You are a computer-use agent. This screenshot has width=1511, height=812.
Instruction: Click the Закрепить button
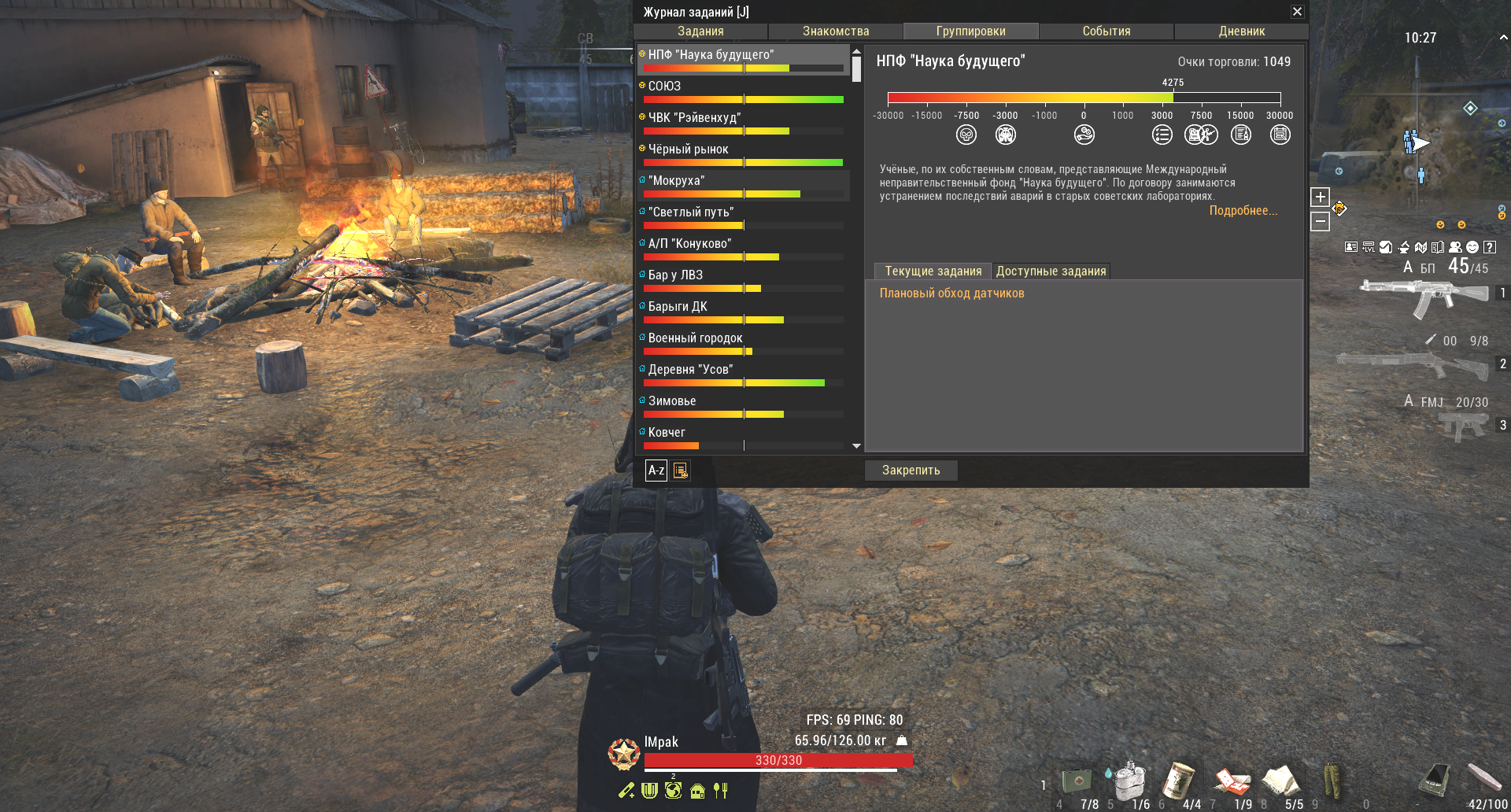tap(911, 471)
